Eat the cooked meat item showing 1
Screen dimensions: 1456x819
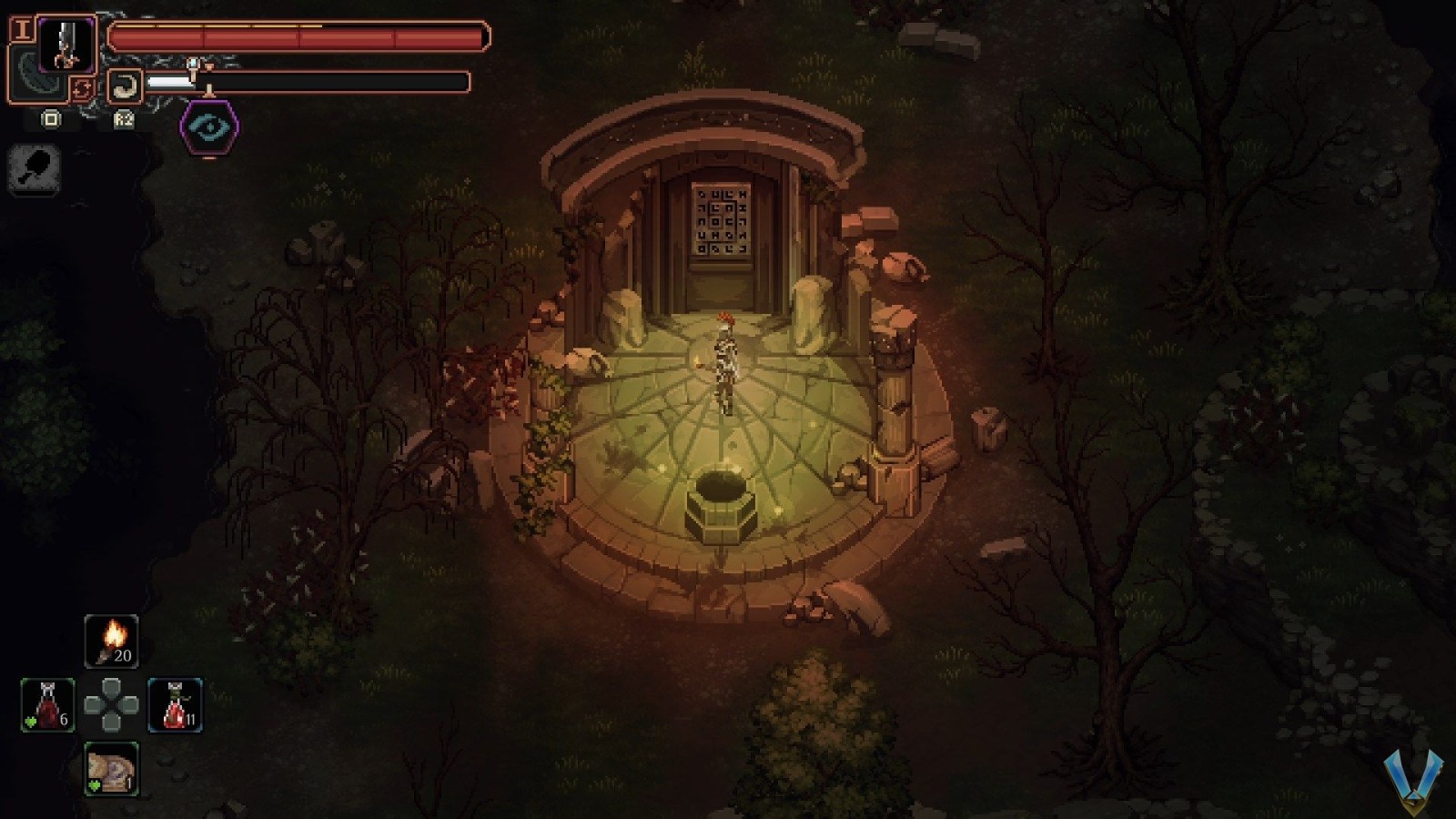111,767
